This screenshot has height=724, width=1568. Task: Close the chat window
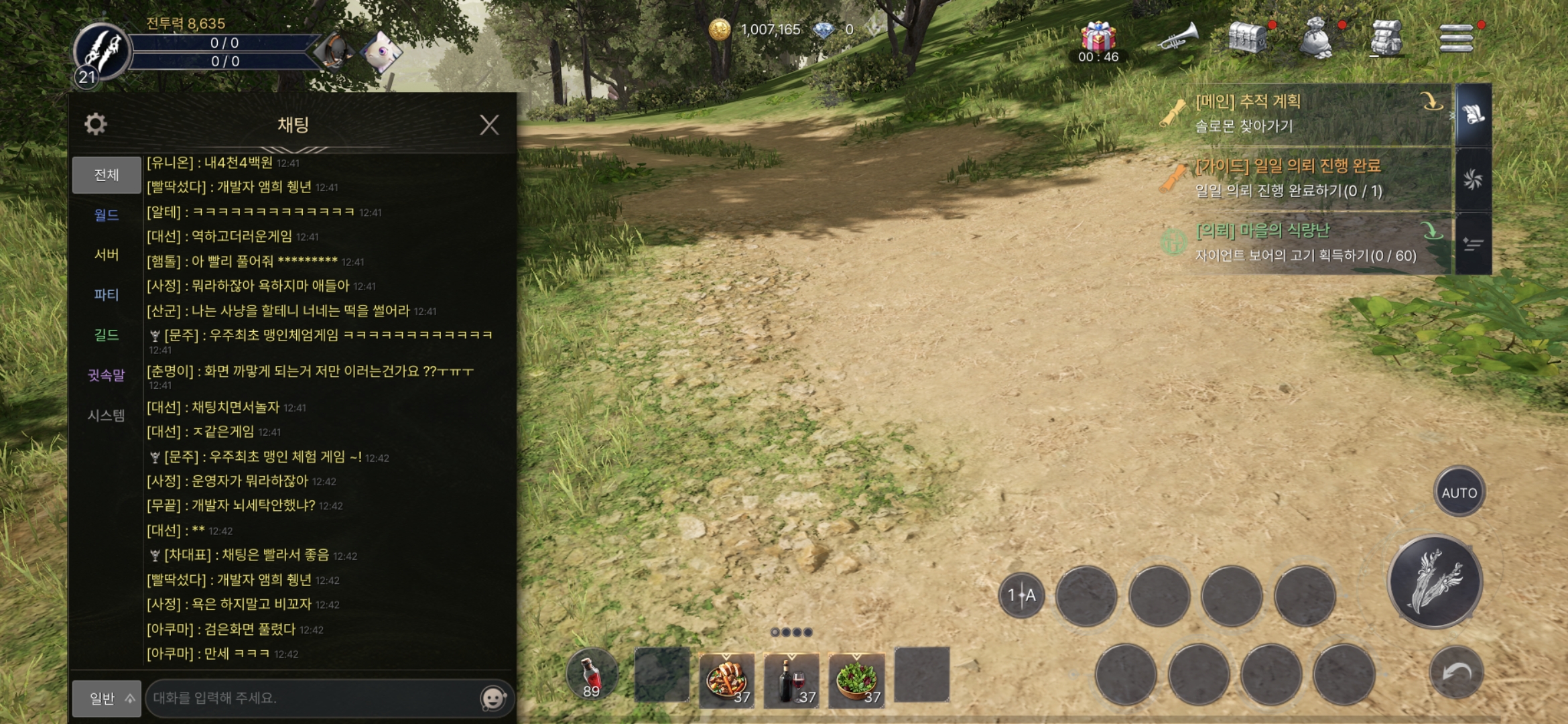[489, 125]
